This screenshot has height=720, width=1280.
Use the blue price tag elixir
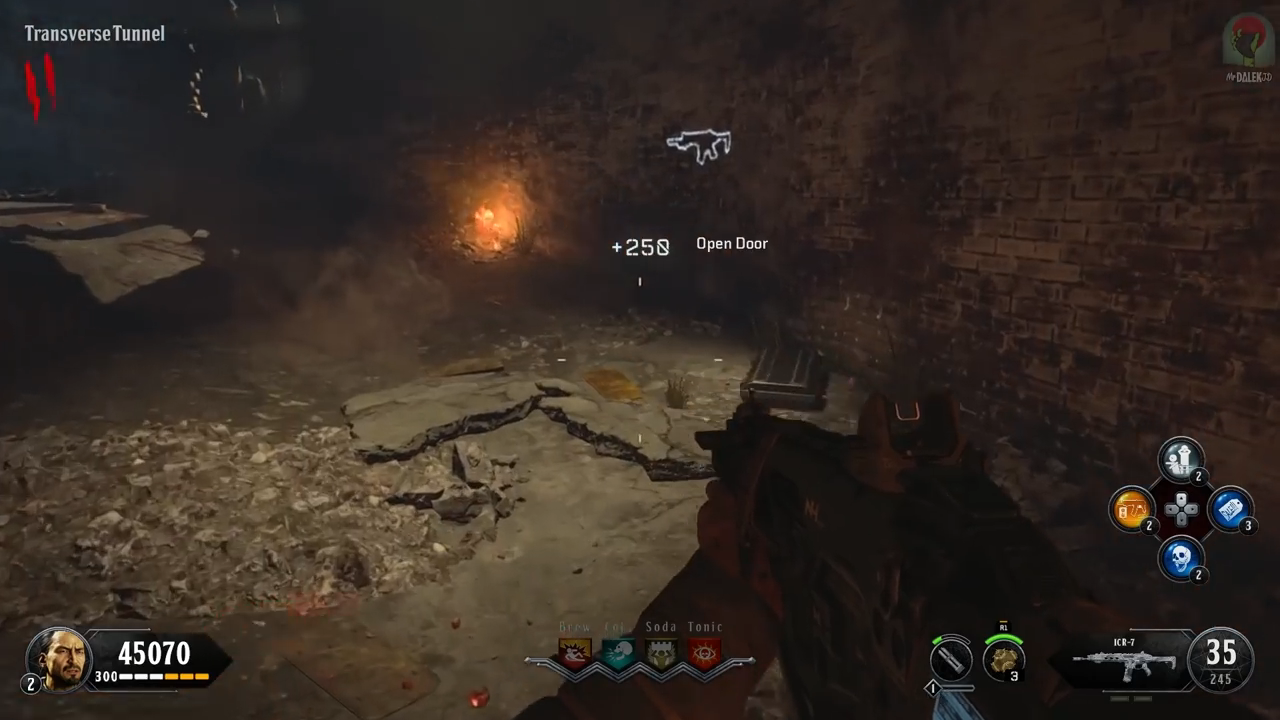tap(1230, 509)
